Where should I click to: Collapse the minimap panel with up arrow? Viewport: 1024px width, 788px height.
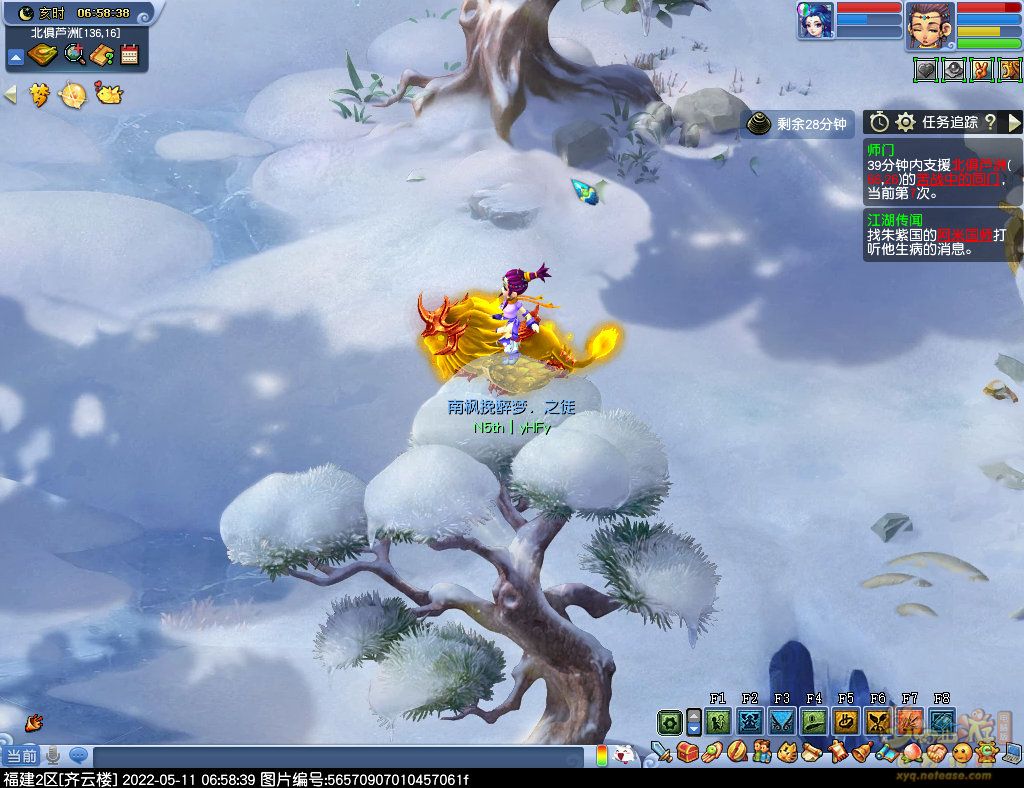(15, 56)
